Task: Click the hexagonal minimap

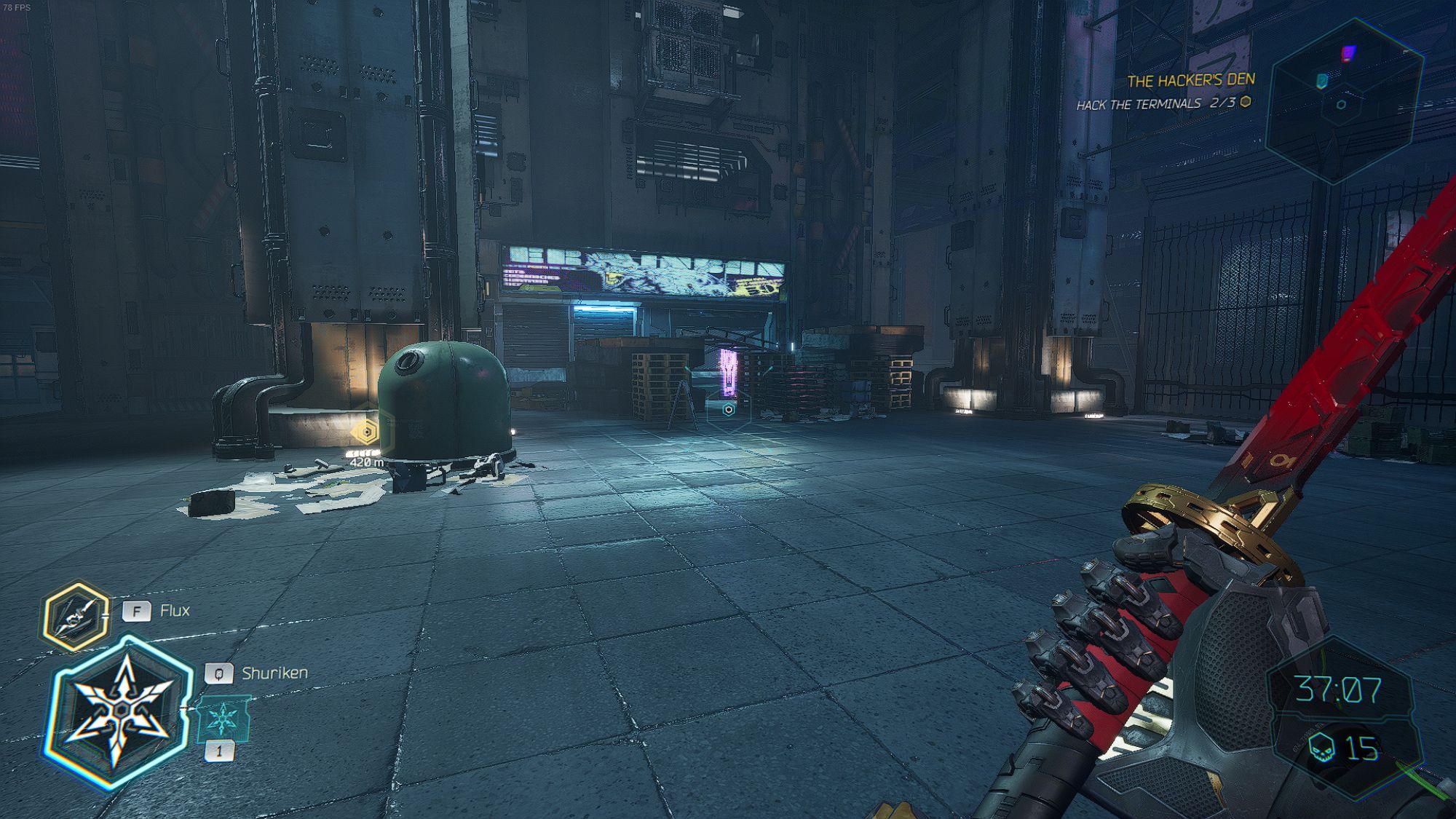Action: (x=1344, y=101)
